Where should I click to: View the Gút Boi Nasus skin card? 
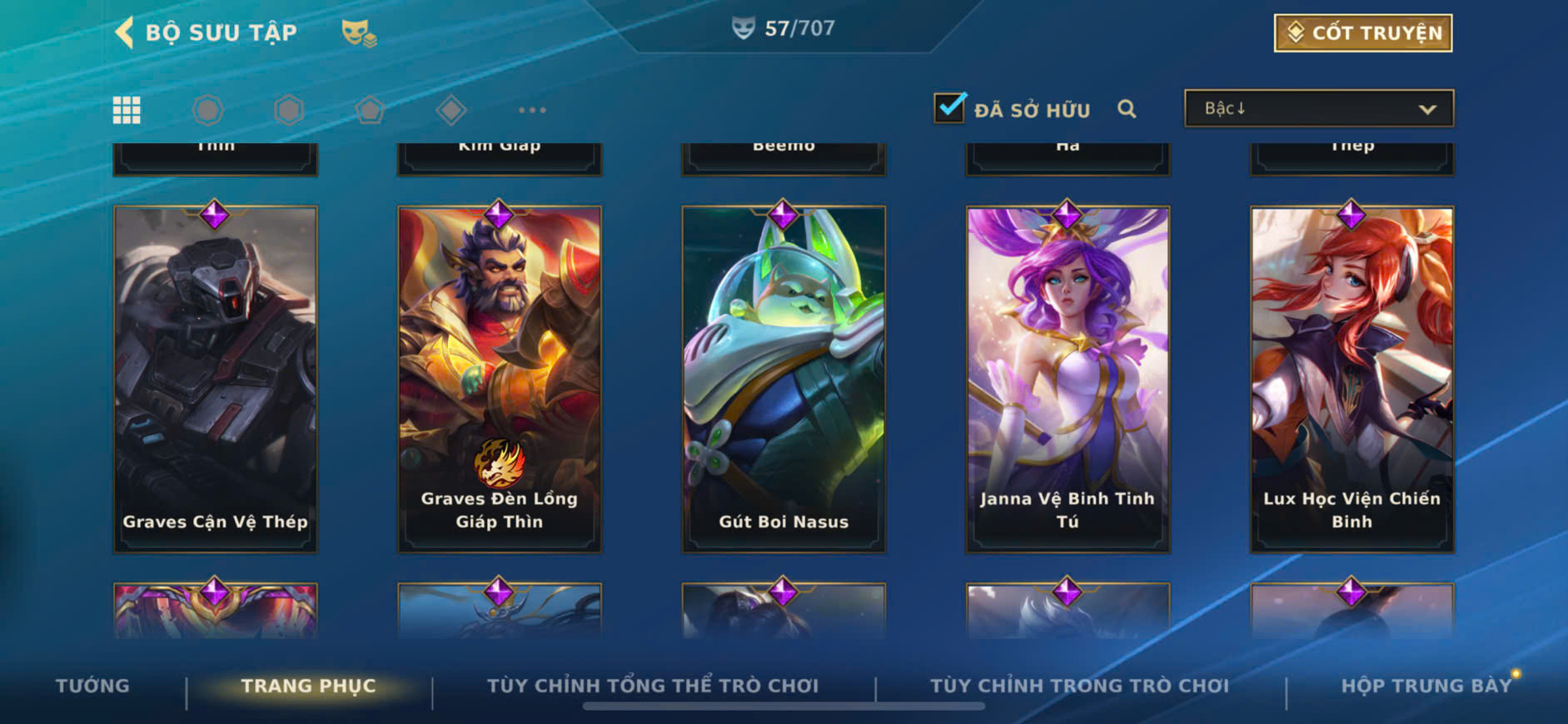[784, 379]
